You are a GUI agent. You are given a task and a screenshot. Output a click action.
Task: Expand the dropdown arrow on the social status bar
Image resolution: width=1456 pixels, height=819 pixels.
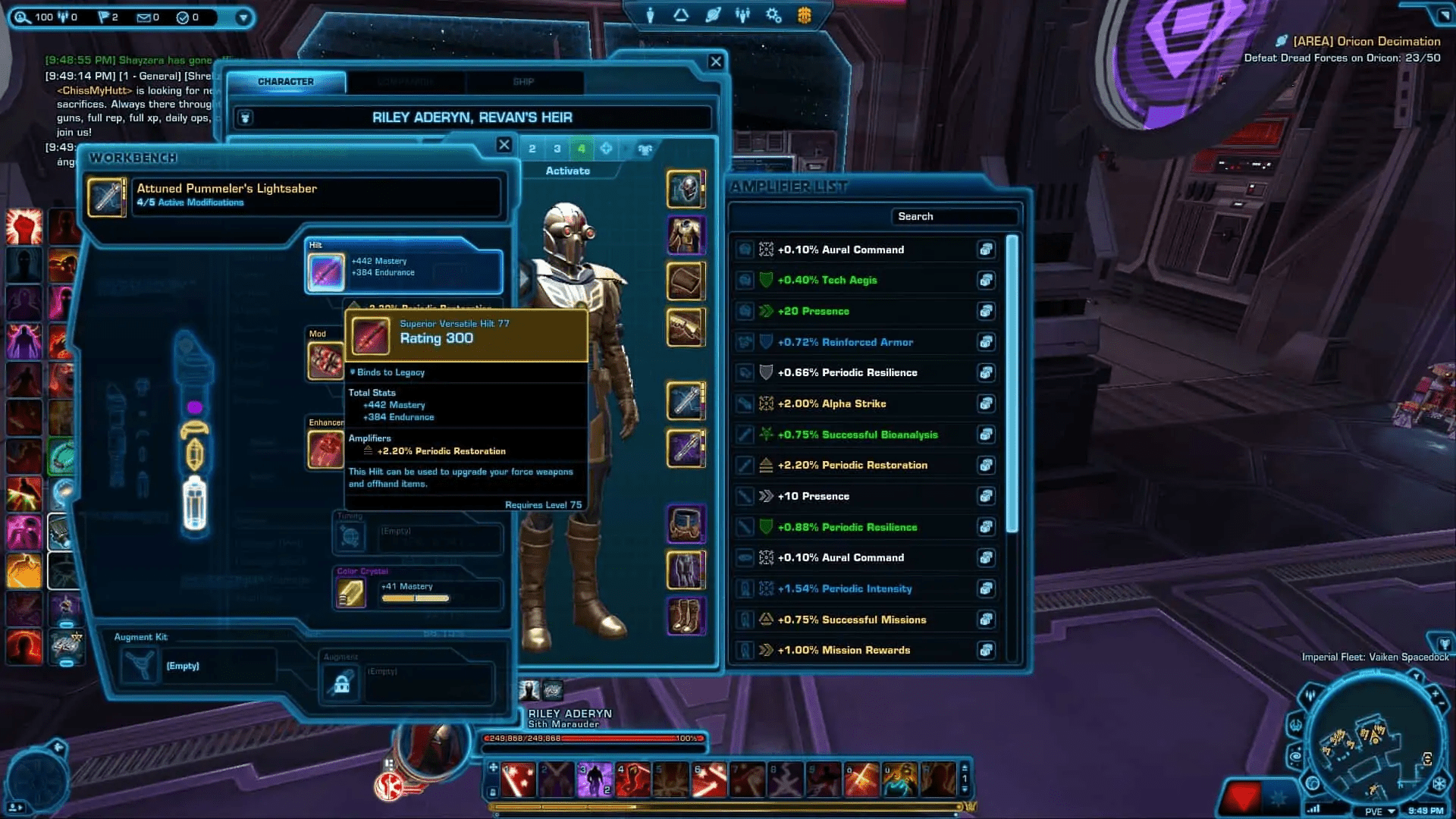point(243,17)
